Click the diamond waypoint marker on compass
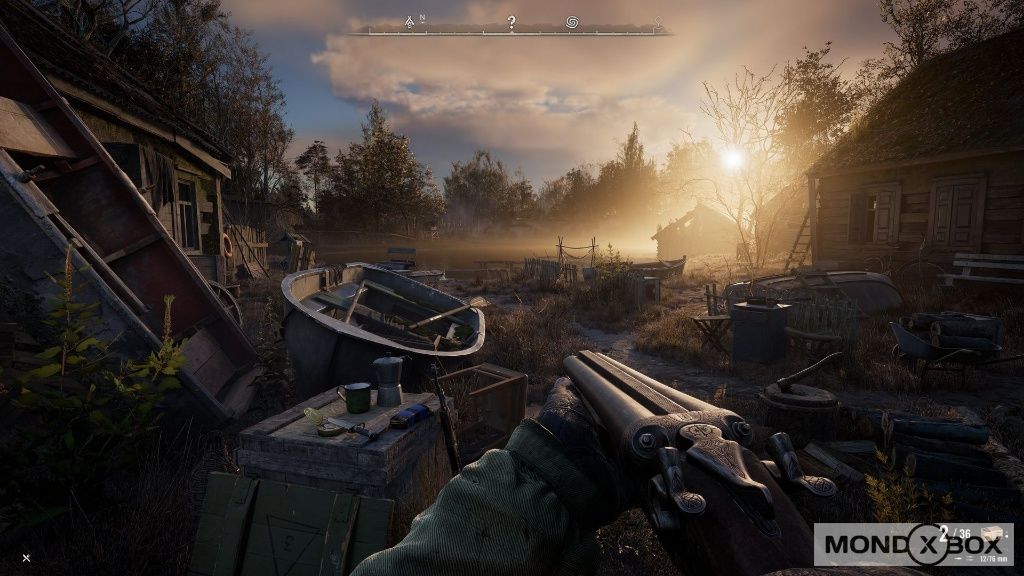 [x=658, y=21]
